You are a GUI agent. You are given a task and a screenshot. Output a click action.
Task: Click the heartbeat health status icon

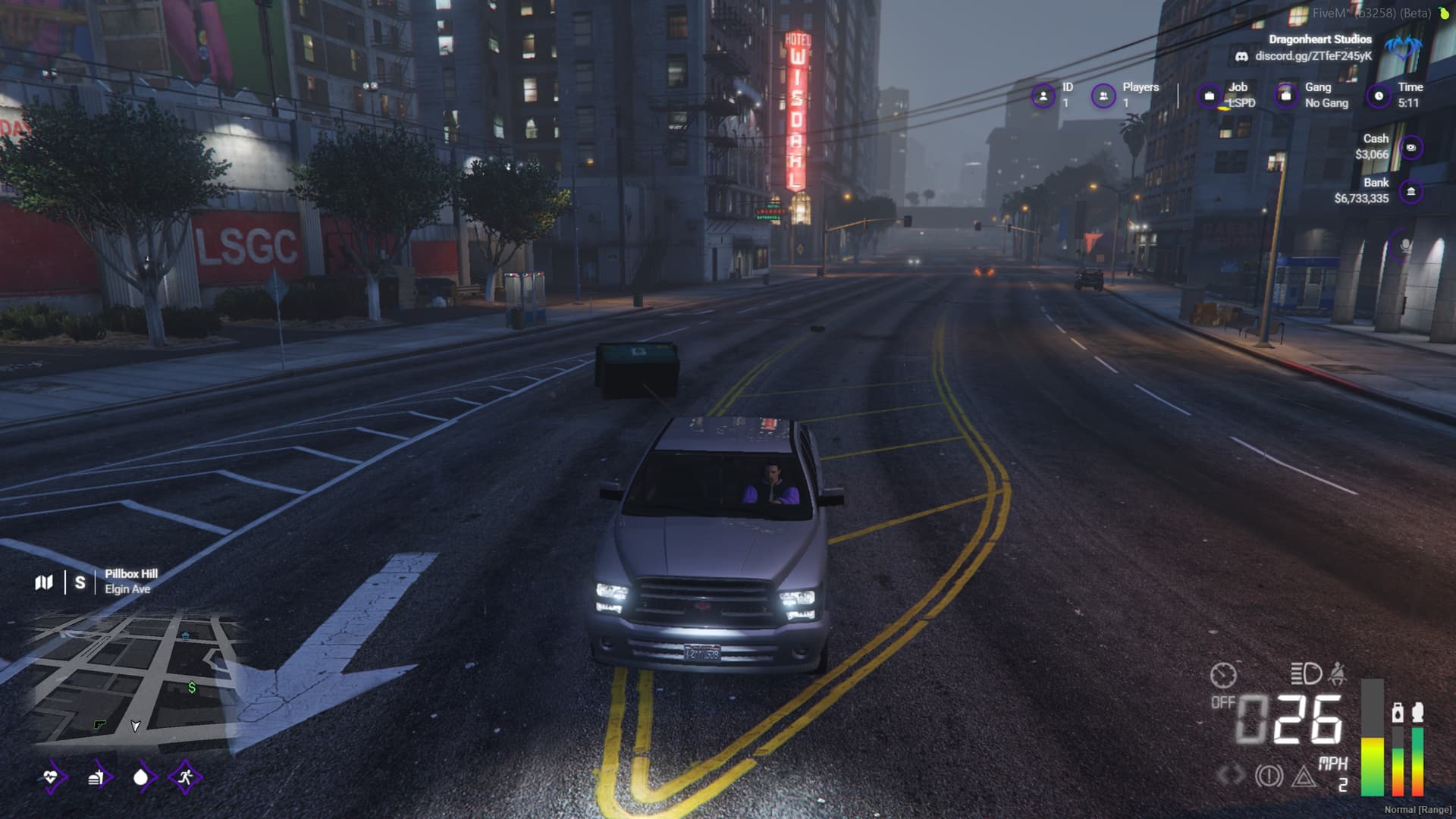[51, 777]
